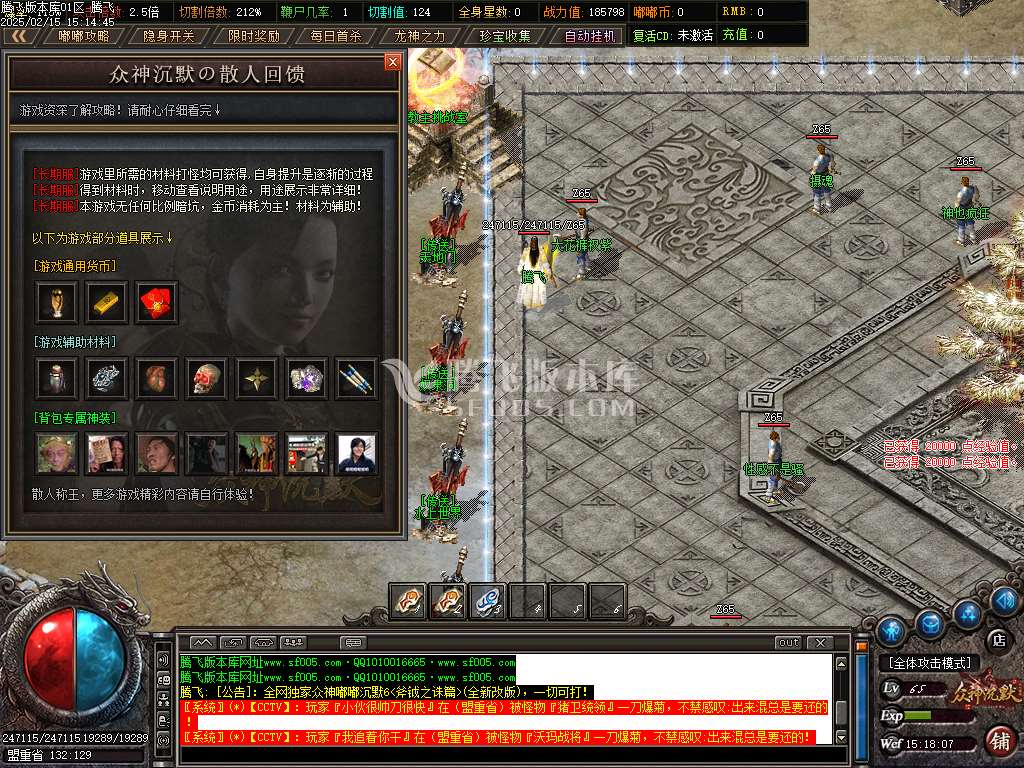Image resolution: width=1024 pixels, height=768 pixels.
Task: Click the OUT button on chat bar
Action: (788, 642)
